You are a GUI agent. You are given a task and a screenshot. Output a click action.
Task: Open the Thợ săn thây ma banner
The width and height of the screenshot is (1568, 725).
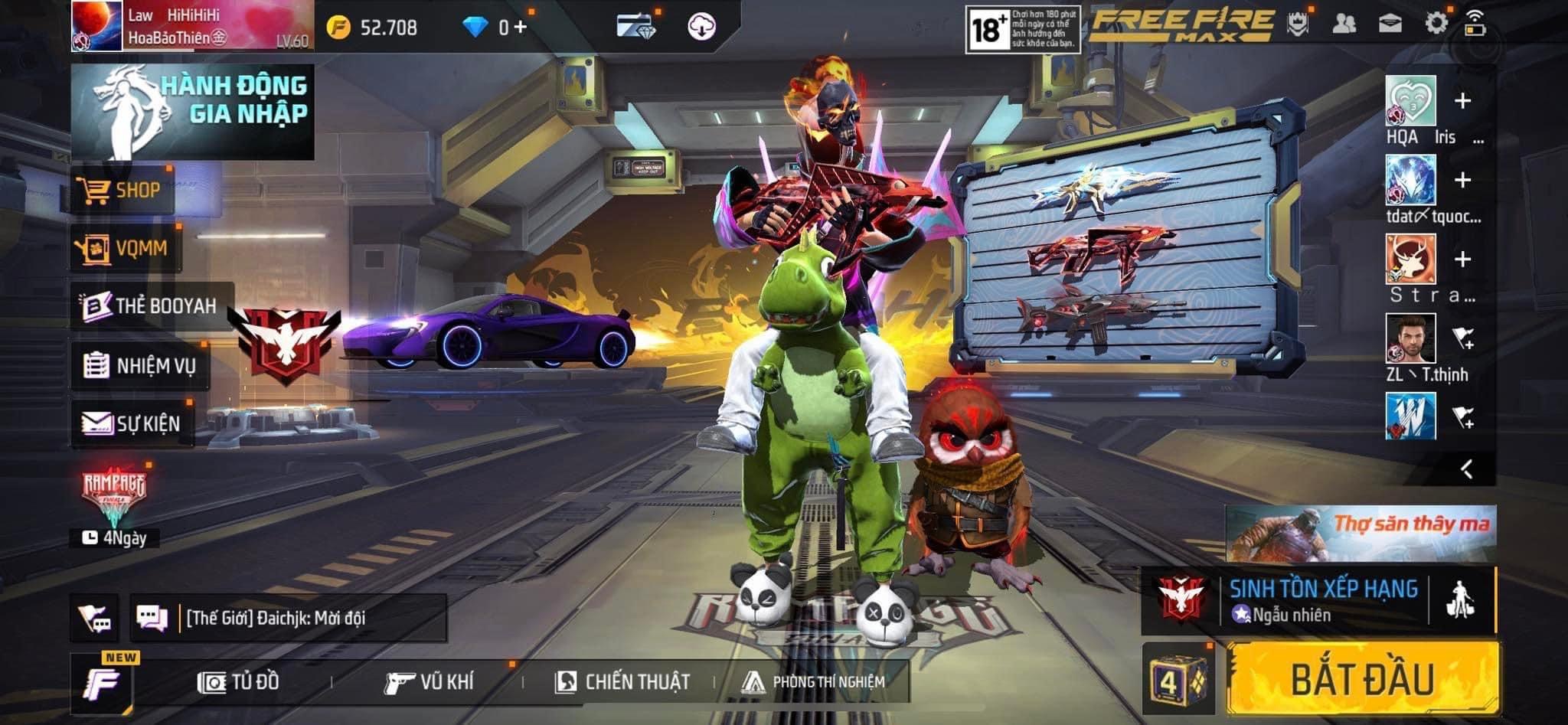pos(1361,534)
